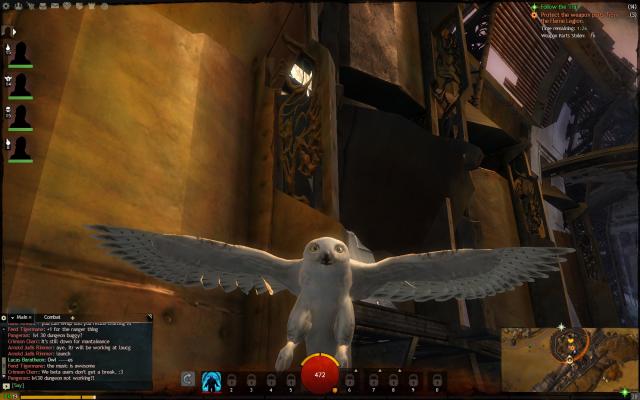The width and height of the screenshot is (640, 400).
Task: Click the weapon swap arrow button
Action: tap(187, 379)
